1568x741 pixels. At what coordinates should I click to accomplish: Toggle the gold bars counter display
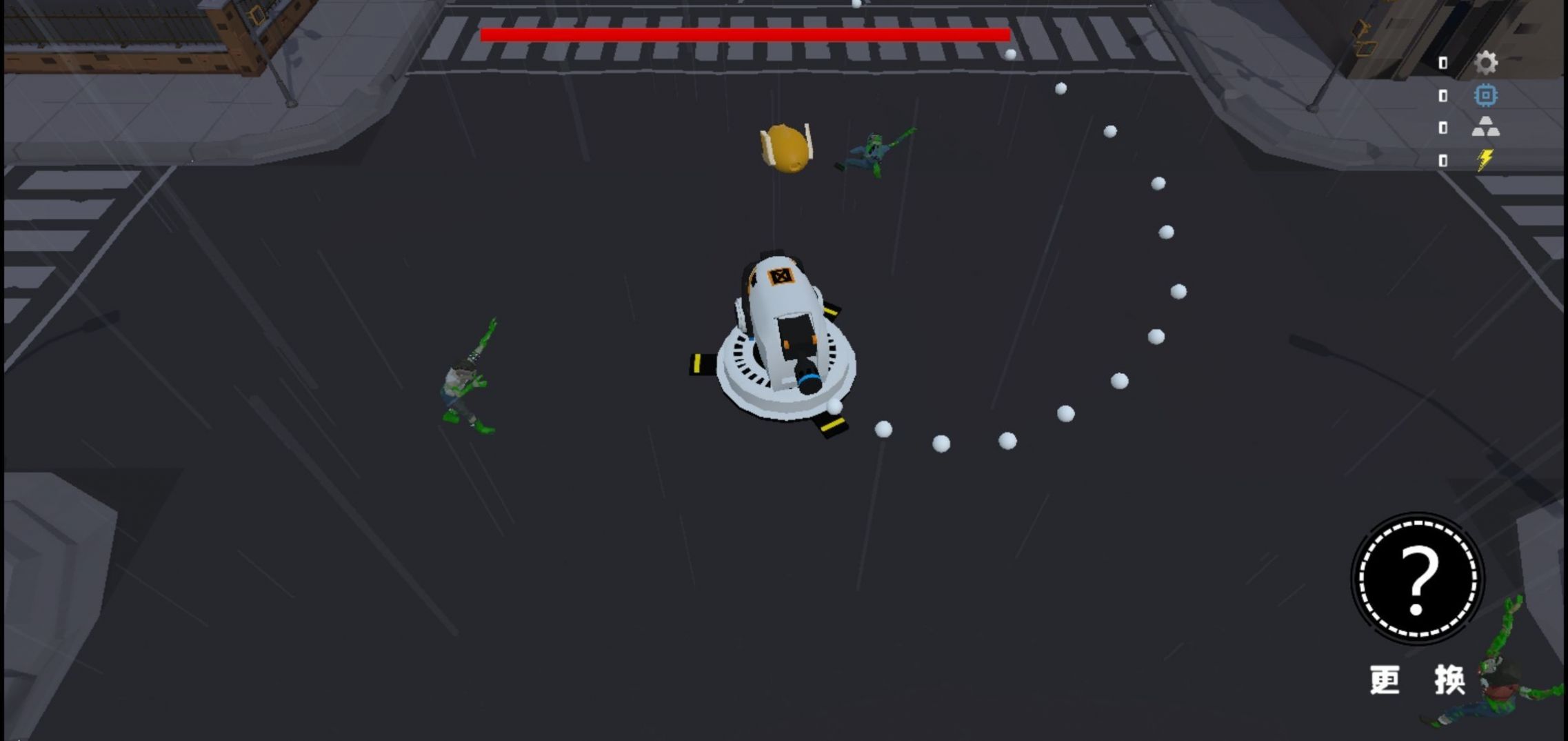(1443, 126)
